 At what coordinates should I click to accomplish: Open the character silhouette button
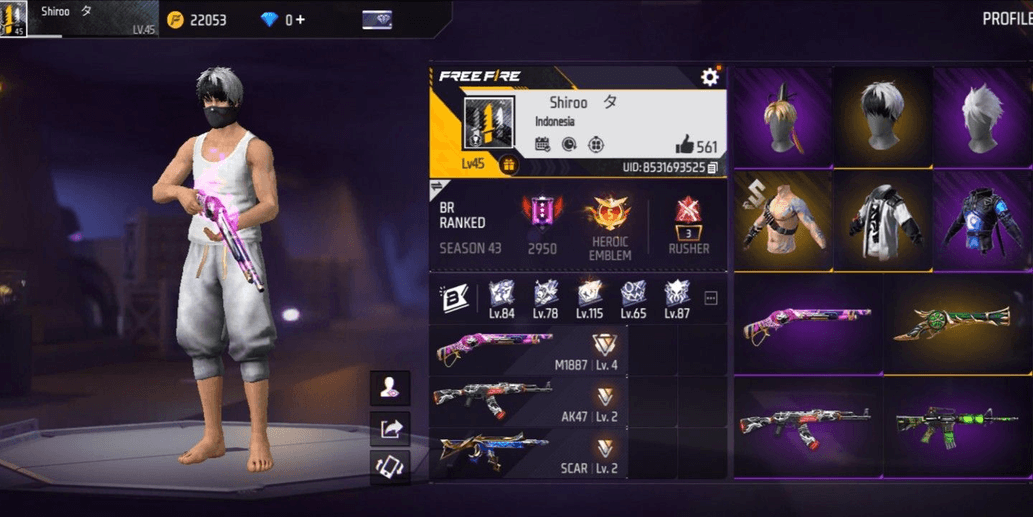click(389, 387)
